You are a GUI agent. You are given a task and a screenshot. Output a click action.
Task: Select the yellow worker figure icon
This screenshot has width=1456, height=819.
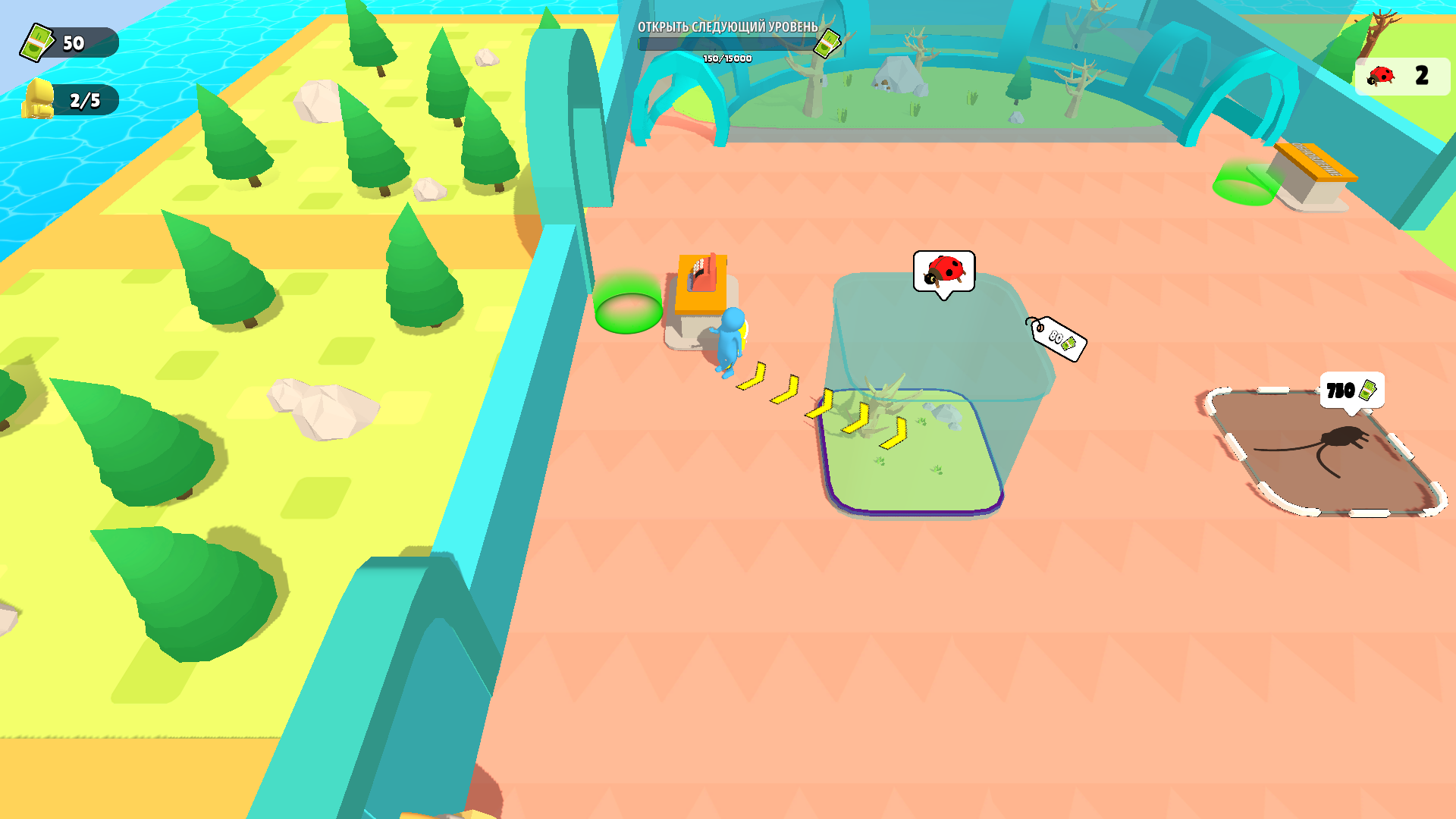coord(40,97)
